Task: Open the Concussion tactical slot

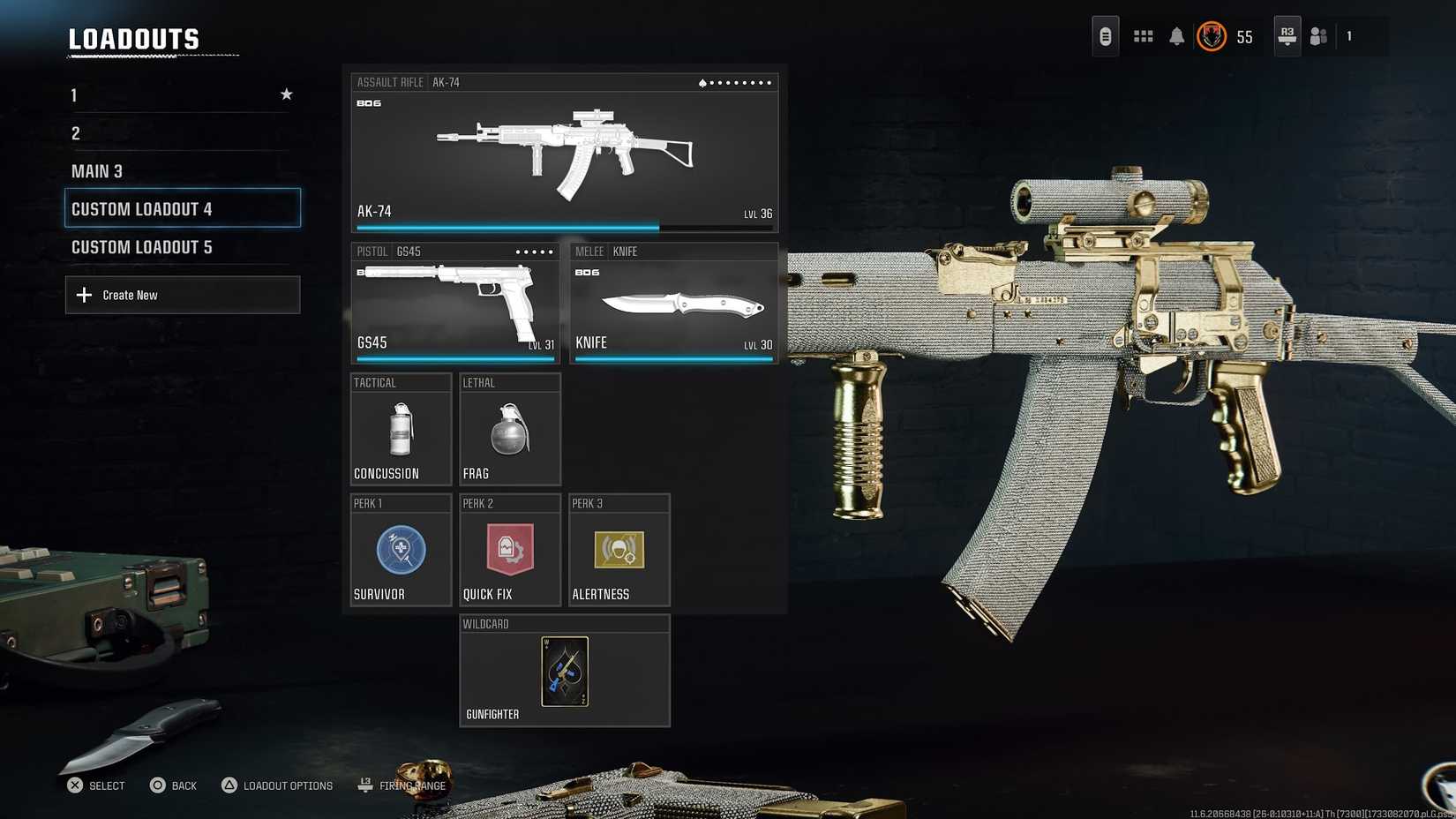Action: (402, 430)
